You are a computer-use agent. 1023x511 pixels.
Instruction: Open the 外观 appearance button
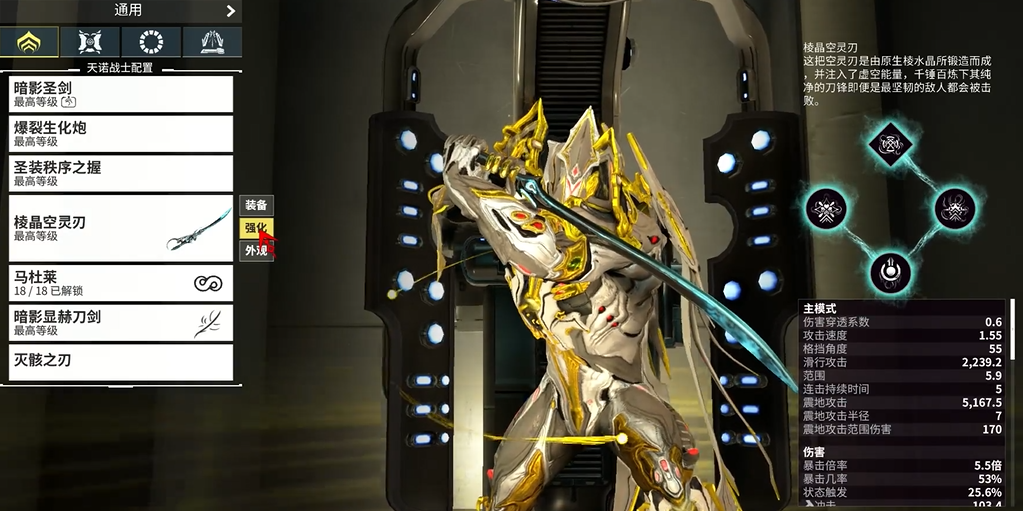click(x=256, y=250)
